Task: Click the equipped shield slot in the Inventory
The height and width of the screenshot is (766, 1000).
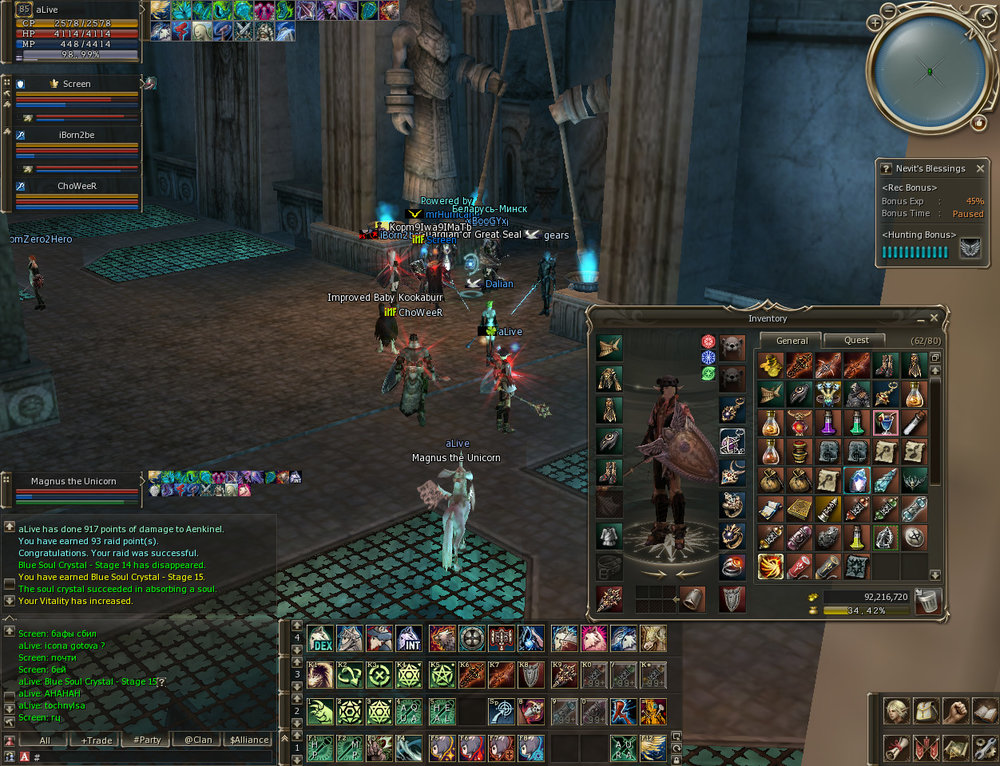Action: pos(732,598)
